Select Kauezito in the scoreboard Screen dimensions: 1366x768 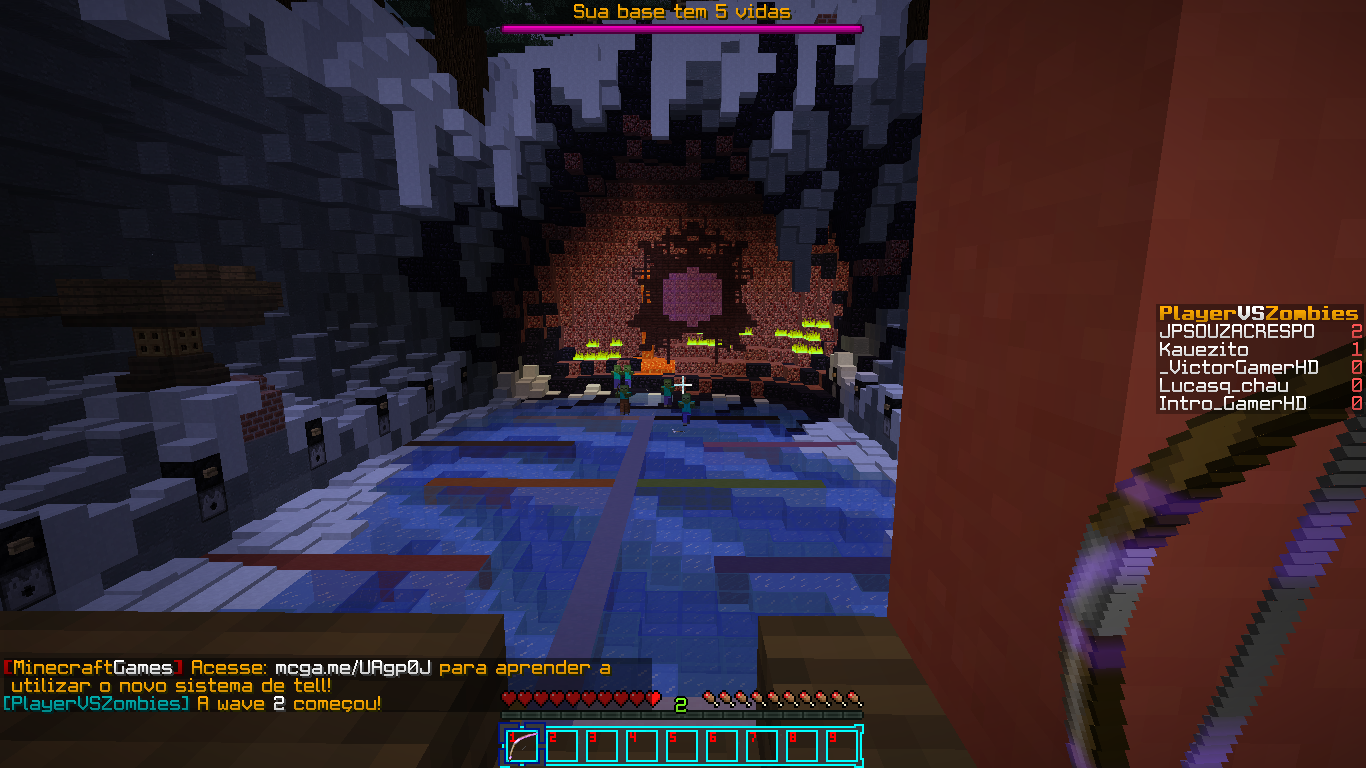coord(1203,350)
